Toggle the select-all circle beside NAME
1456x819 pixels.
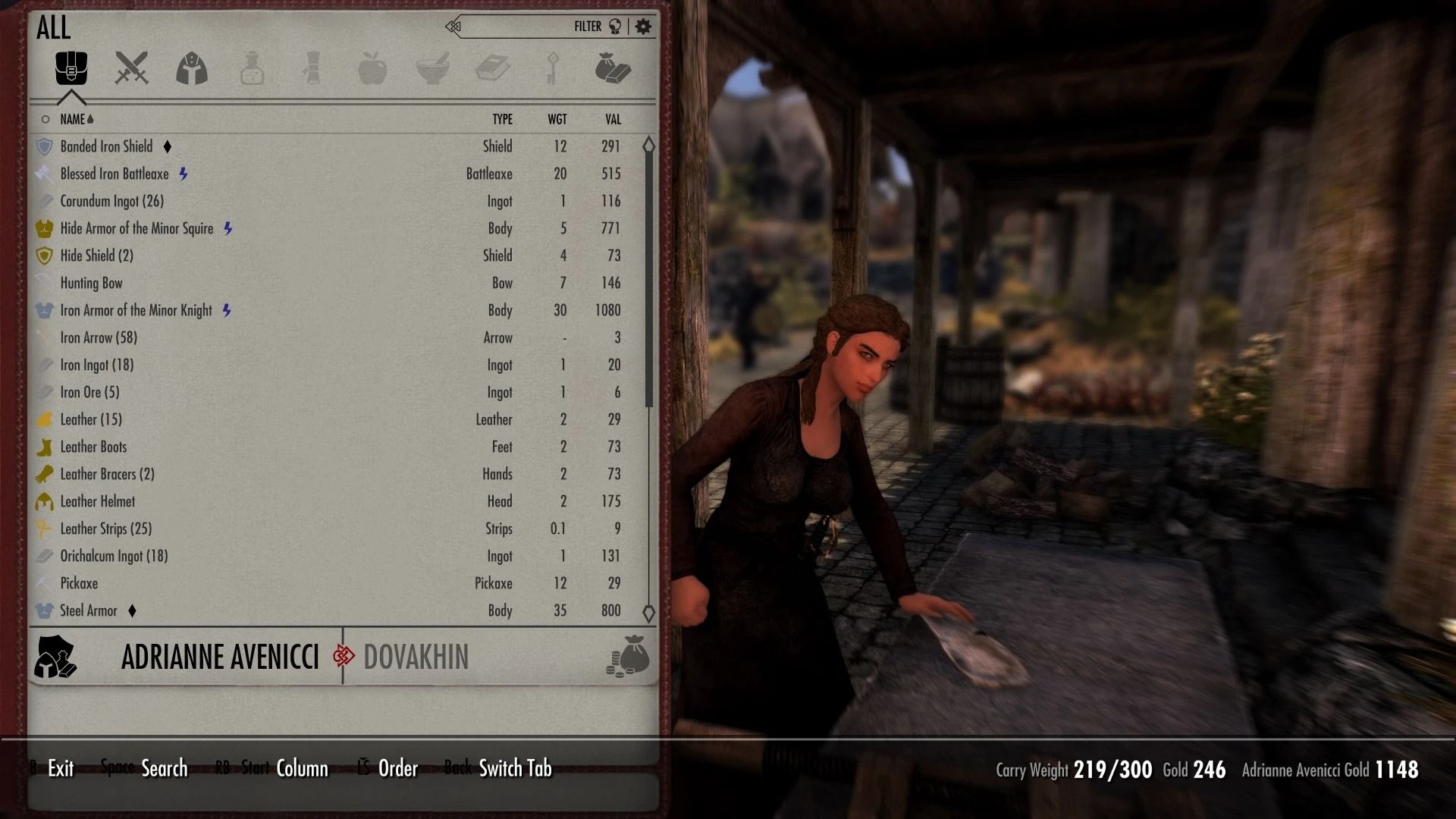(x=45, y=119)
